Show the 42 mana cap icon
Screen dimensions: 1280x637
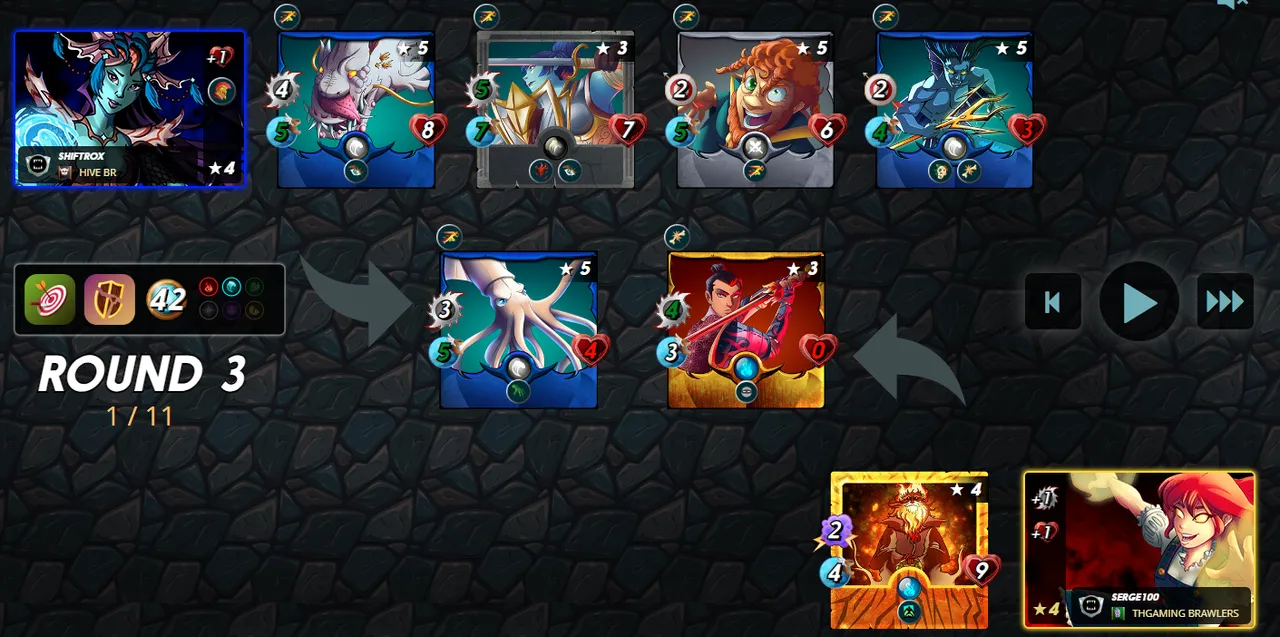[x=166, y=299]
